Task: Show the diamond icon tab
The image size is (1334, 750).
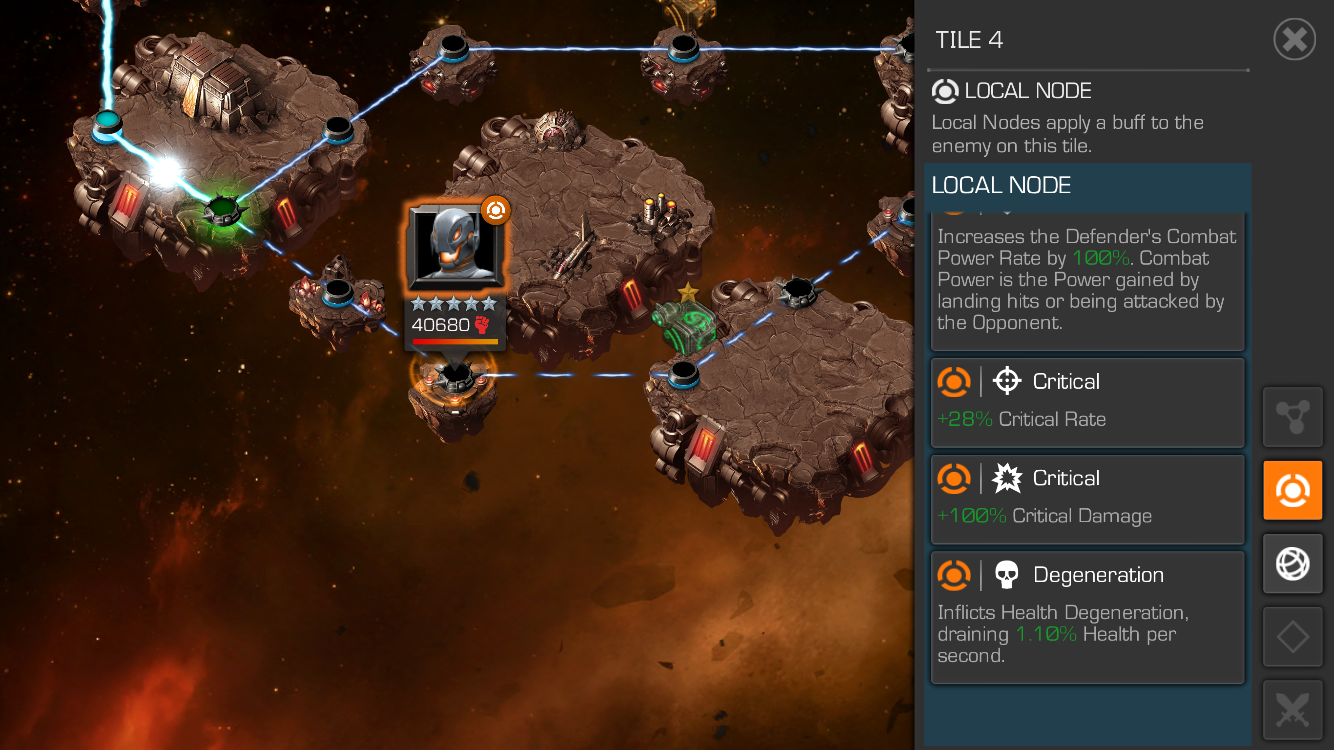Action: click(1292, 637)
